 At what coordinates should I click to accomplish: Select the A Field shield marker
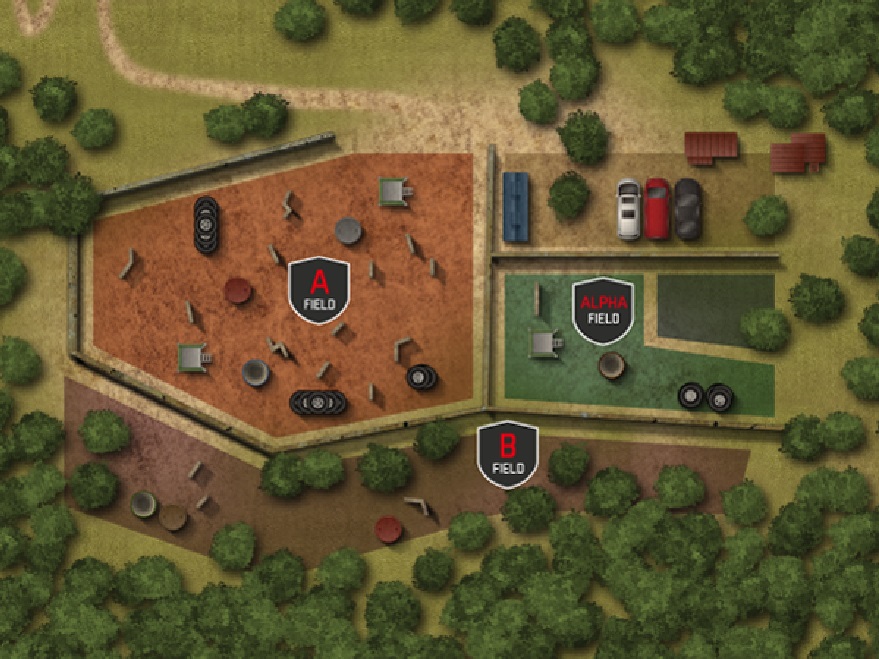coord(319,289)
